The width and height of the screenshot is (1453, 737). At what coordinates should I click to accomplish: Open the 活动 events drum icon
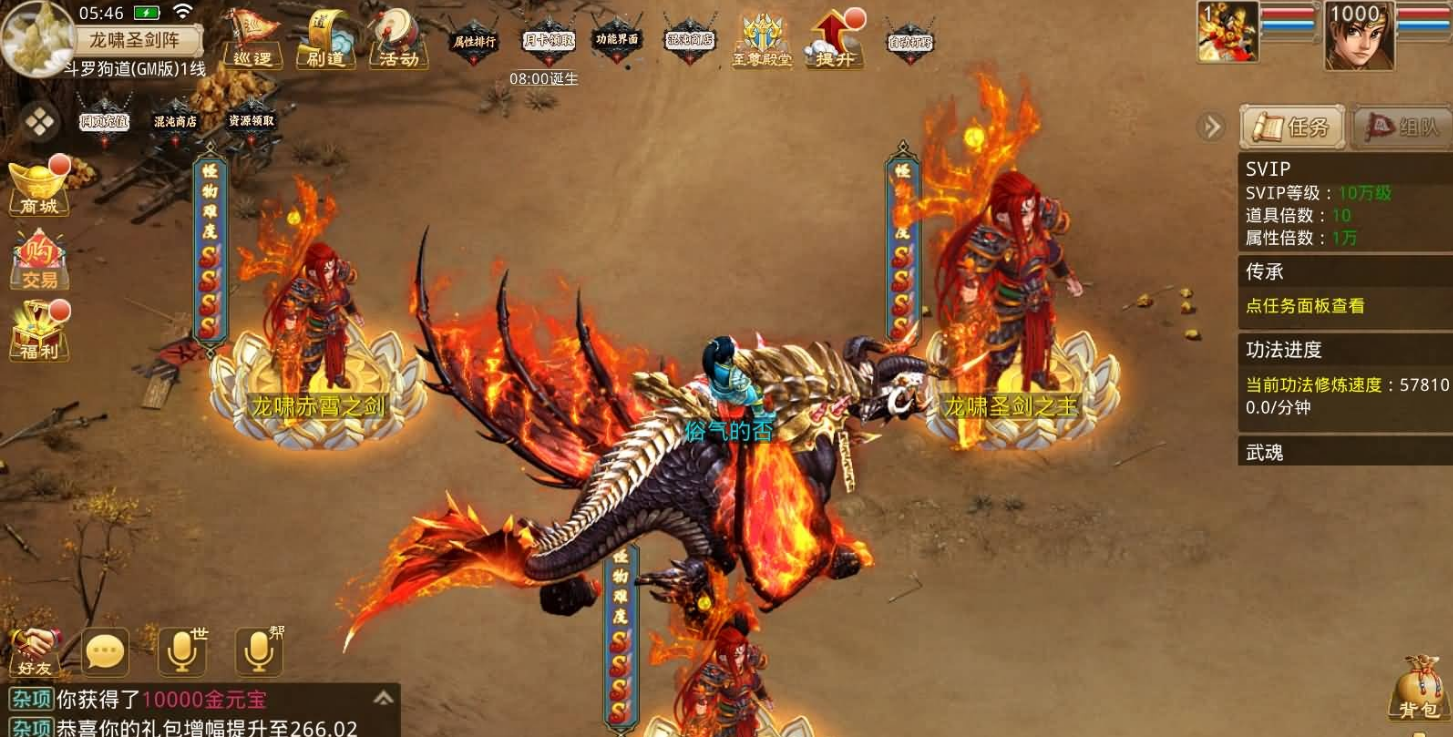pyautogui.click(x=398, y=39)
